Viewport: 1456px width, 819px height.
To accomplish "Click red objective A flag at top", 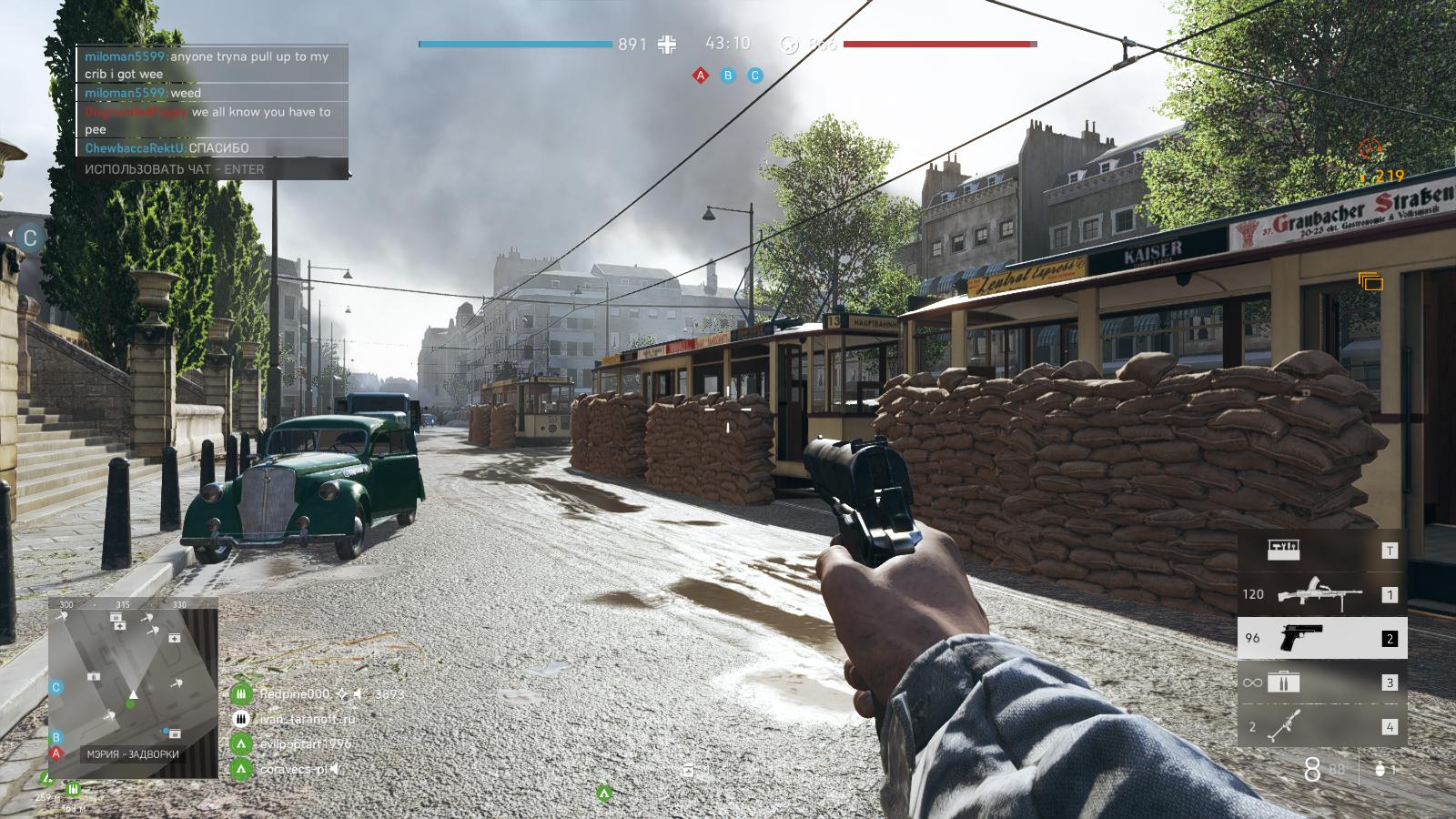I will (701, 76).
